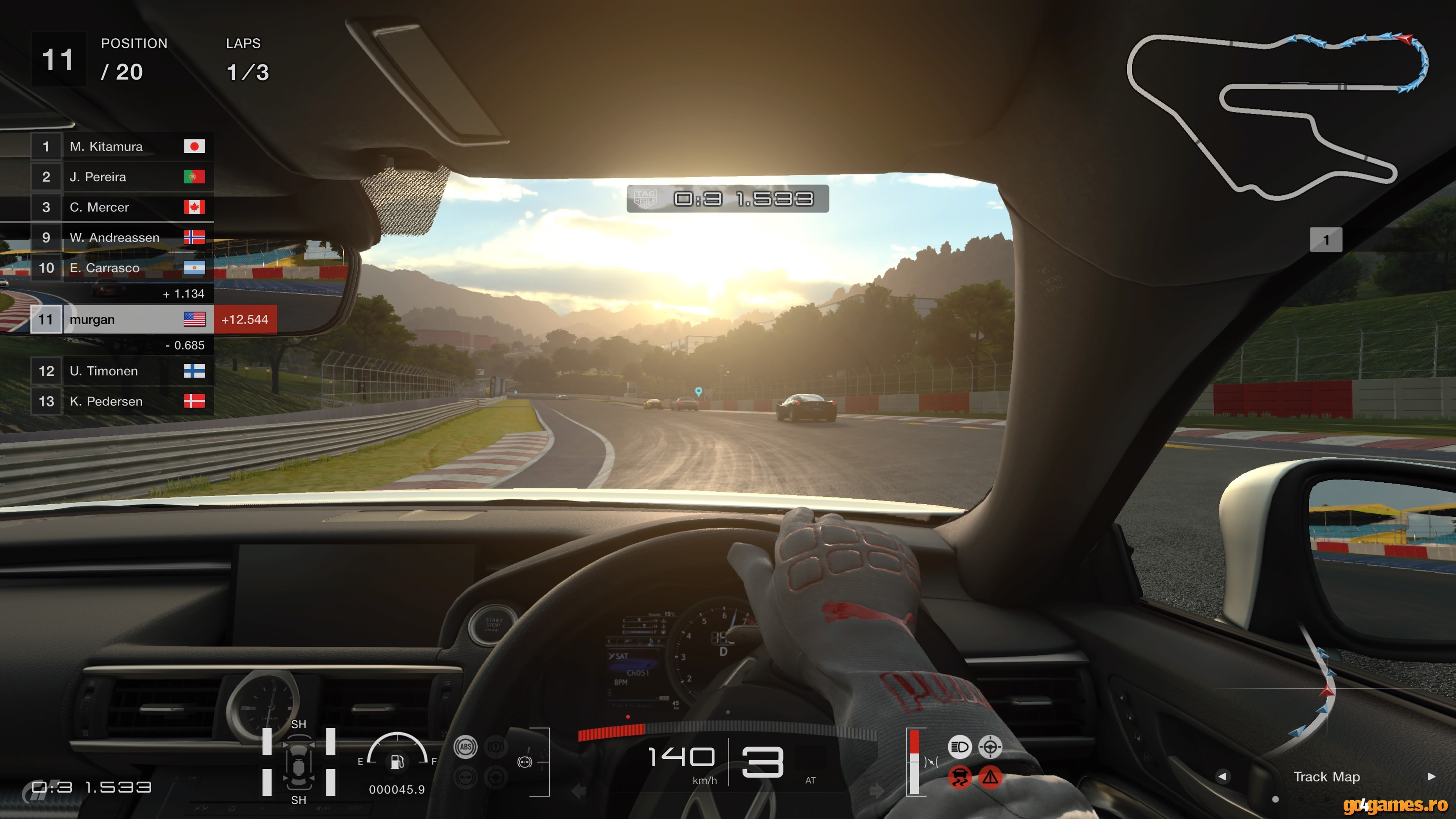Click the red traction control skid icon
Screen dimensions: 1456x819
(x=959, y=777)
